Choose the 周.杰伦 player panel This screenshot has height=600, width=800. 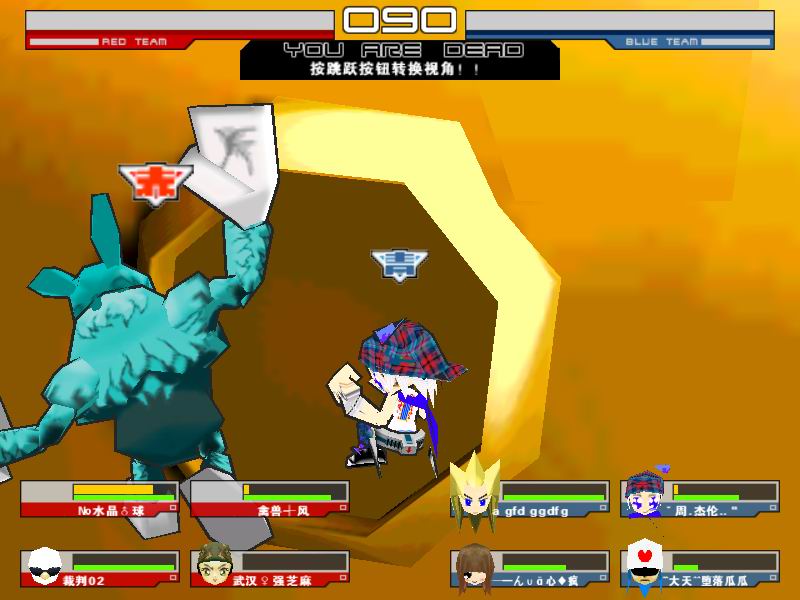[x=700, y=499]
